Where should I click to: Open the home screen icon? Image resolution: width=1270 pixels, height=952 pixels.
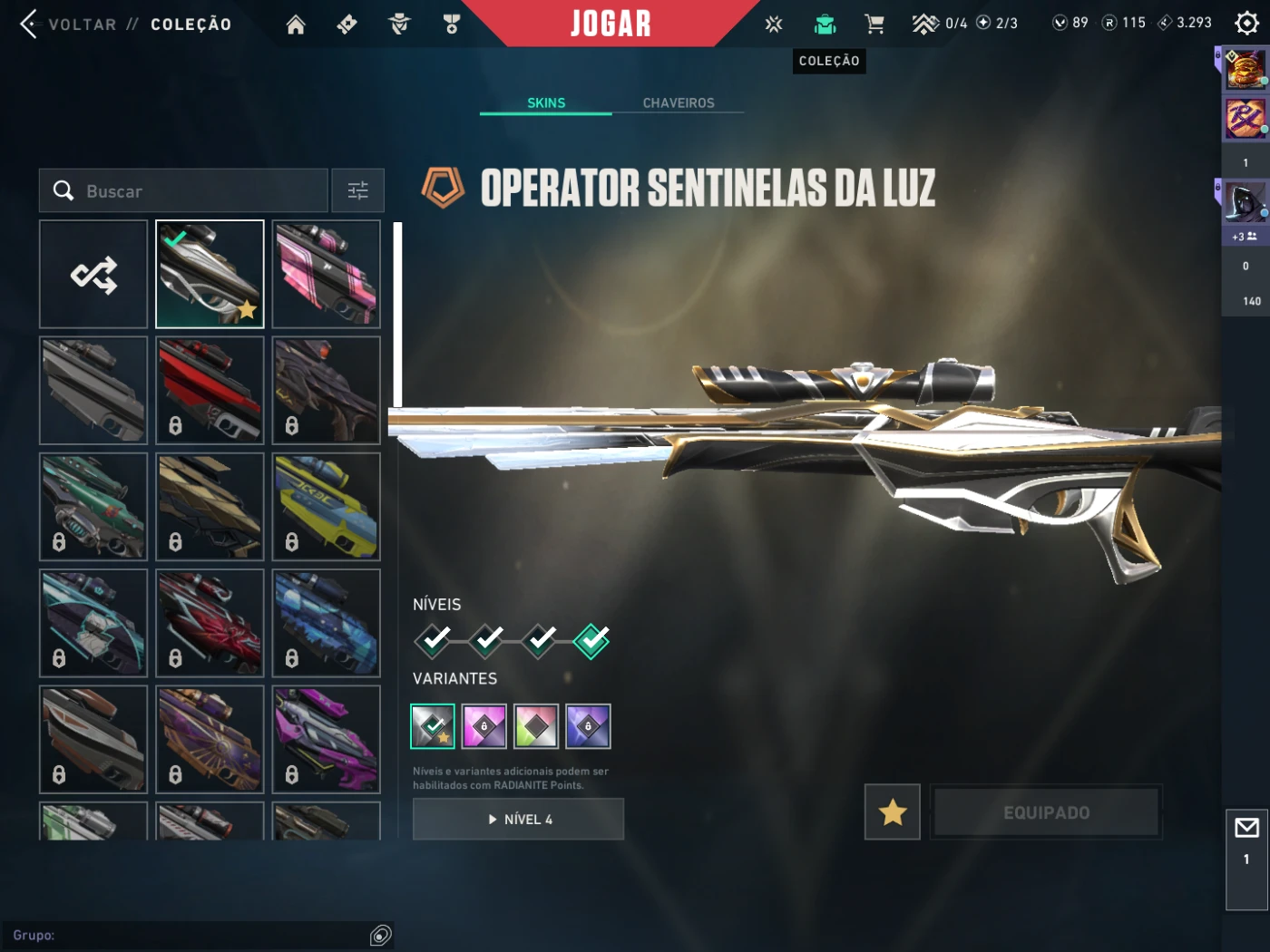(296, 24)
